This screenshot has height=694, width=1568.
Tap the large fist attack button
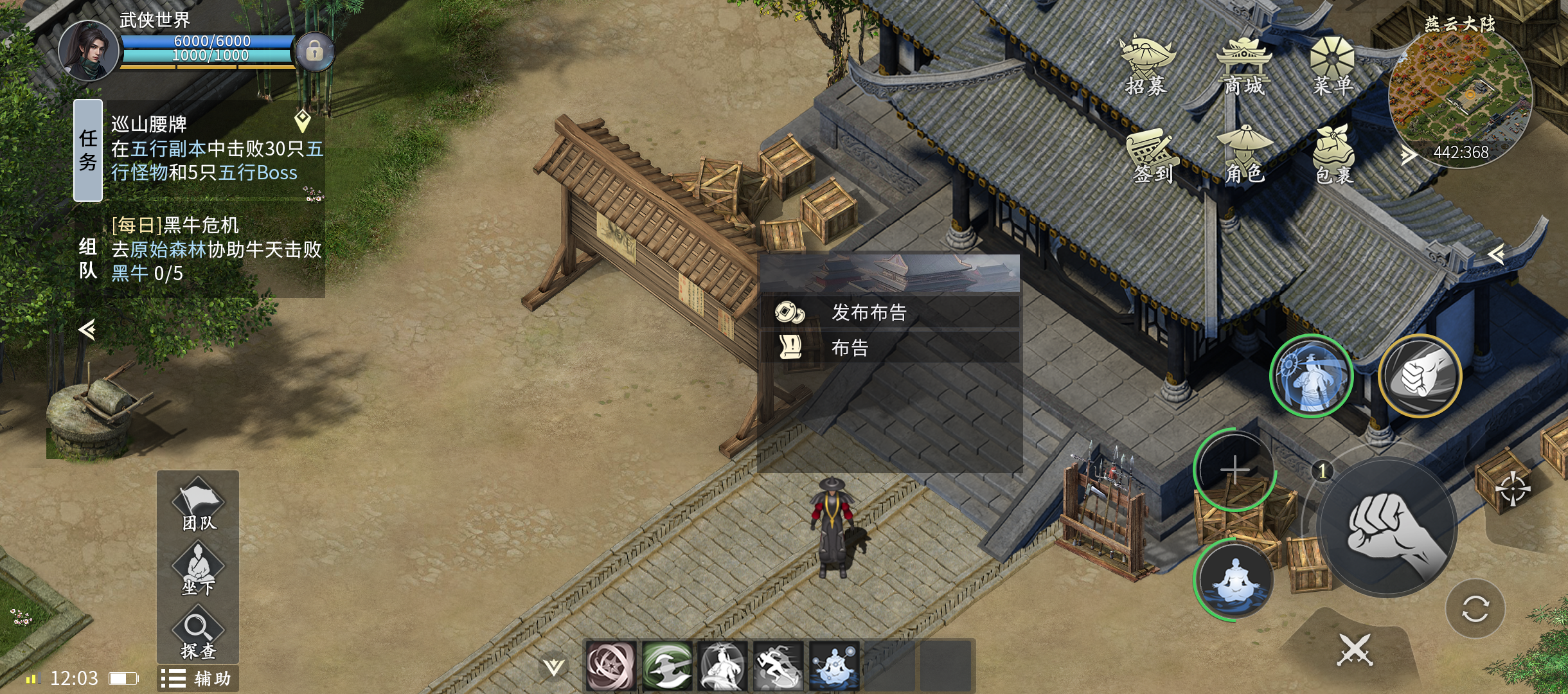1388,527
